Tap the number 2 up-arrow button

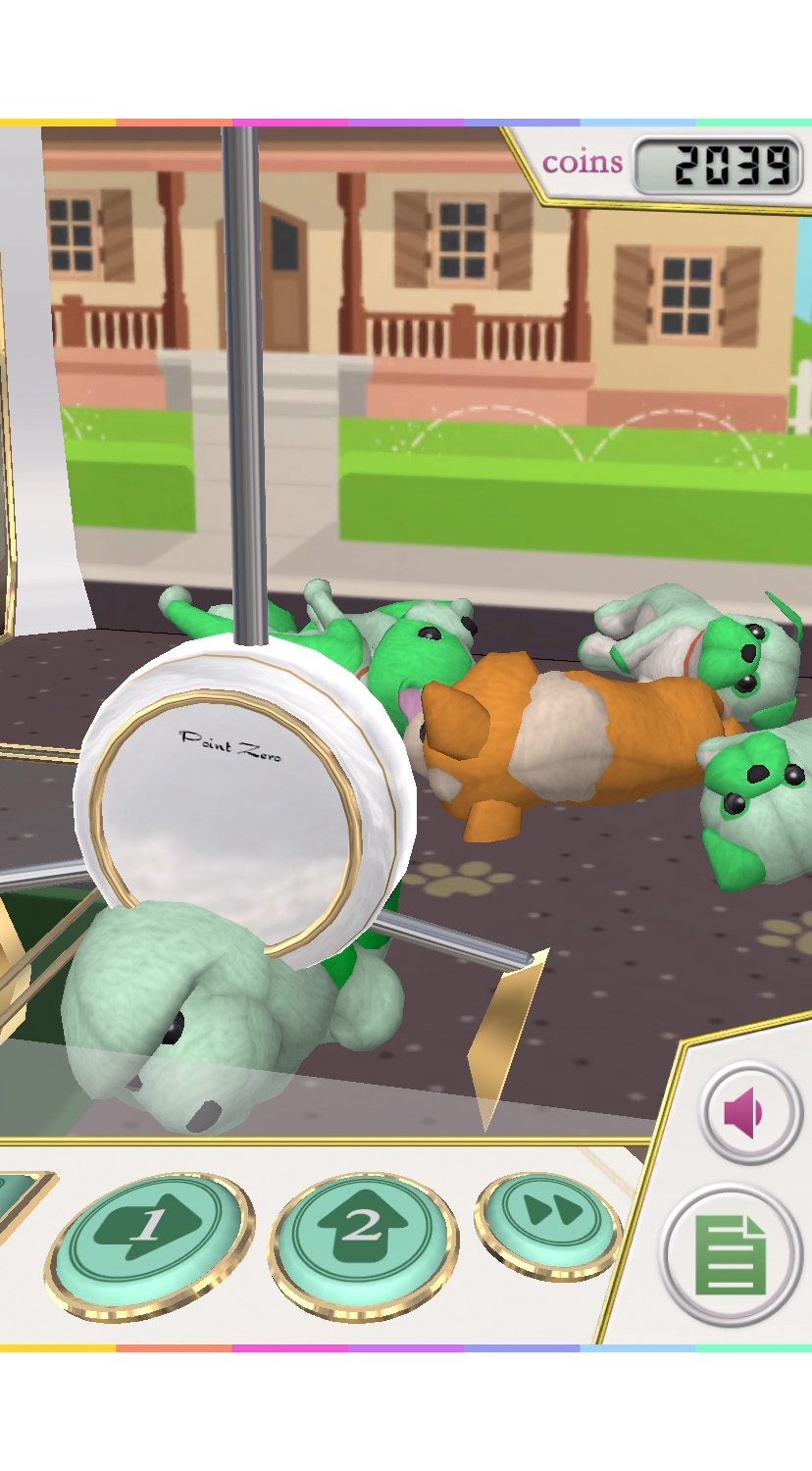[363, 1236]
